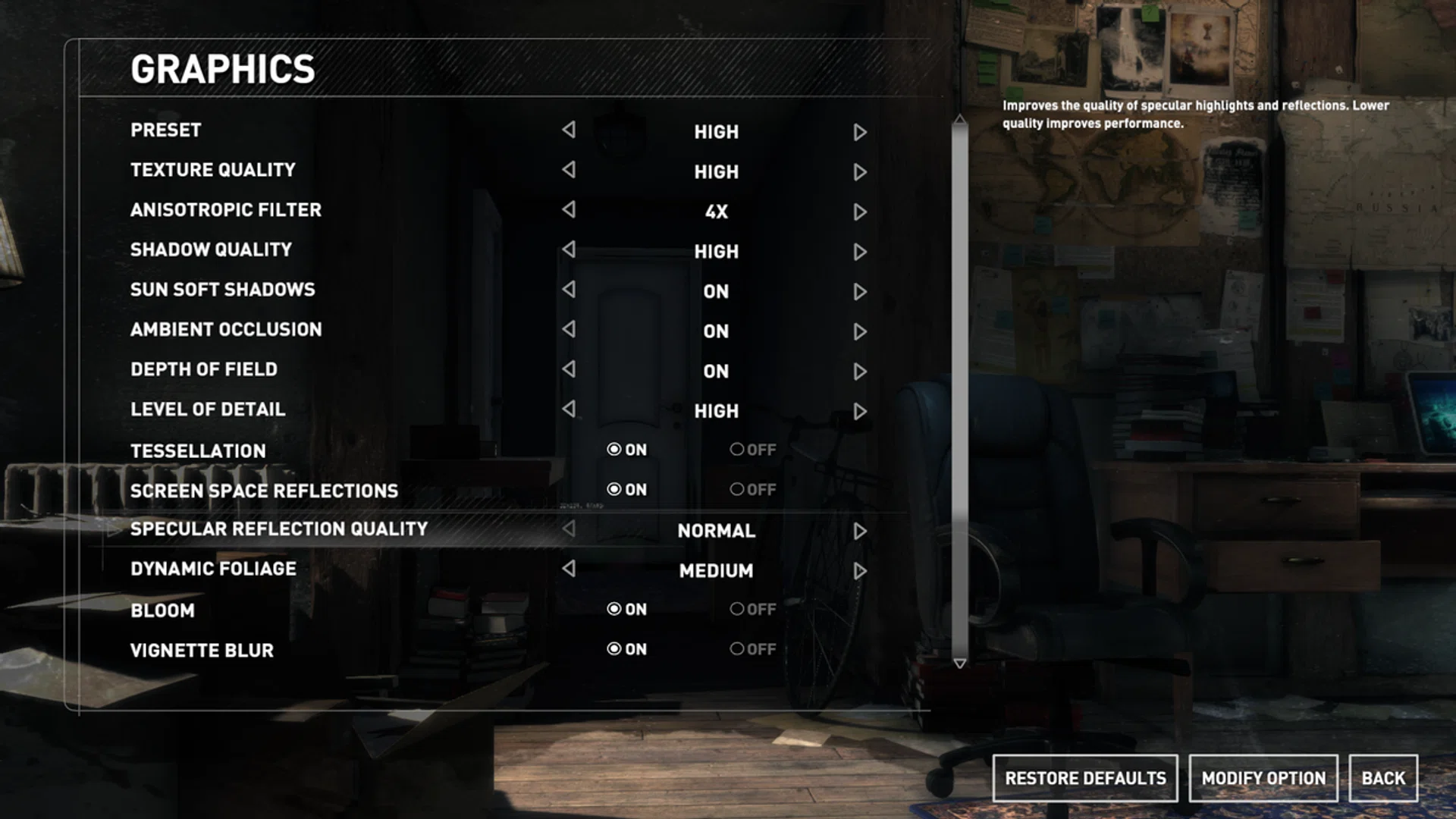
Task: Change Sun Soft Shadows with right arrow
Action: tap(859, 291)
